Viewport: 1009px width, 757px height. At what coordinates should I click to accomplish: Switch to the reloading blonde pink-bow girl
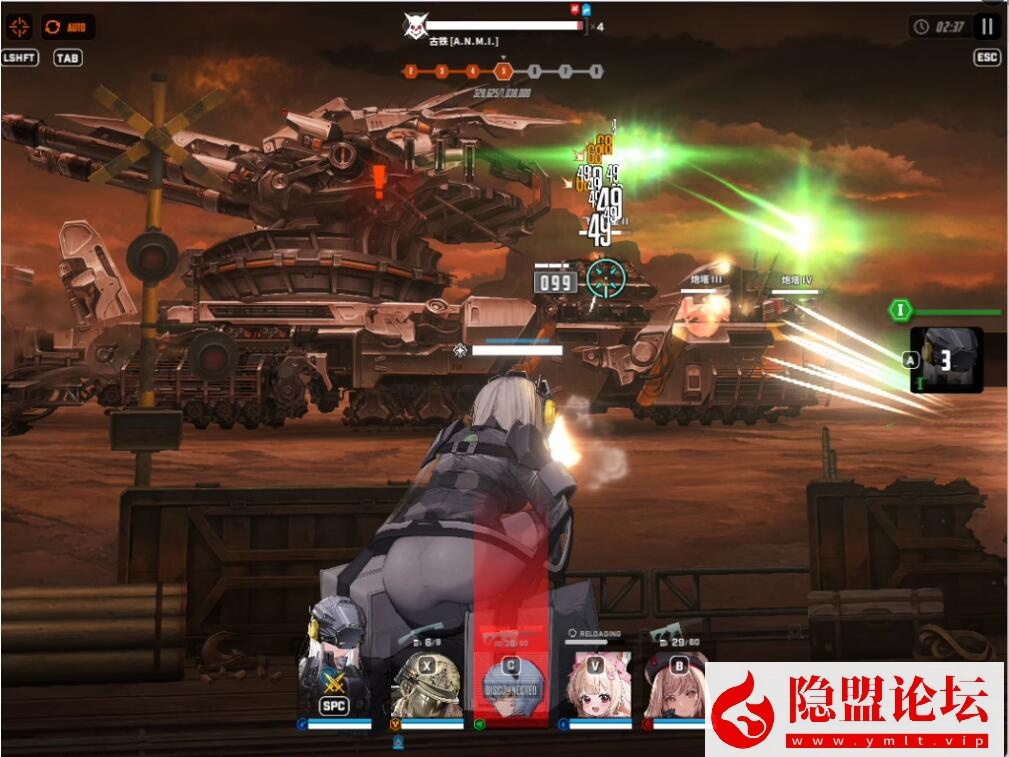pyautogui.click(x=596, y=684)
